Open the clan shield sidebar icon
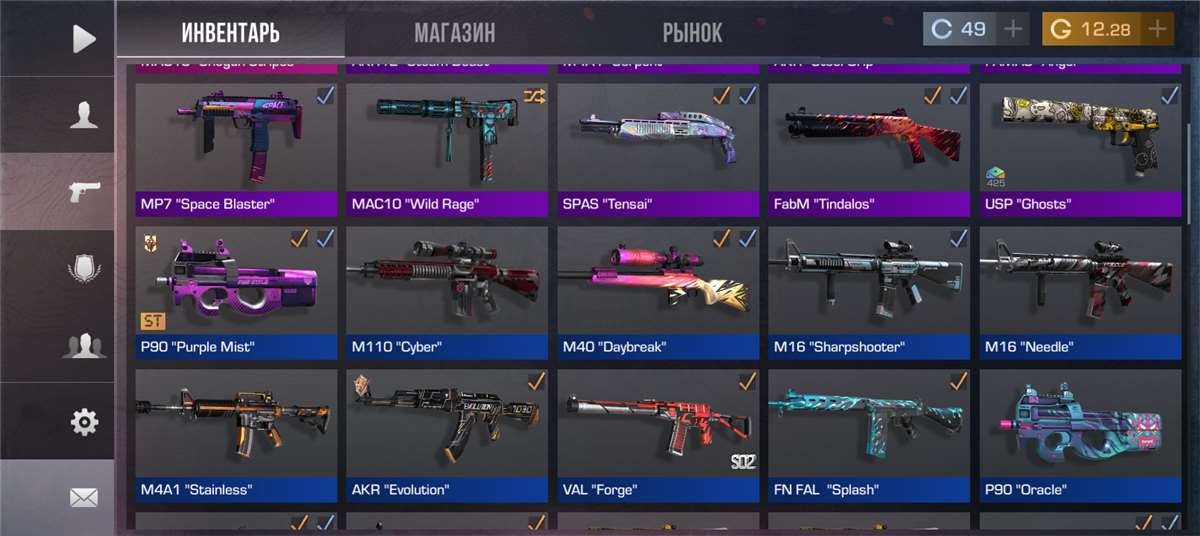This screenshot has height=536, width=1200. point(84,269)
